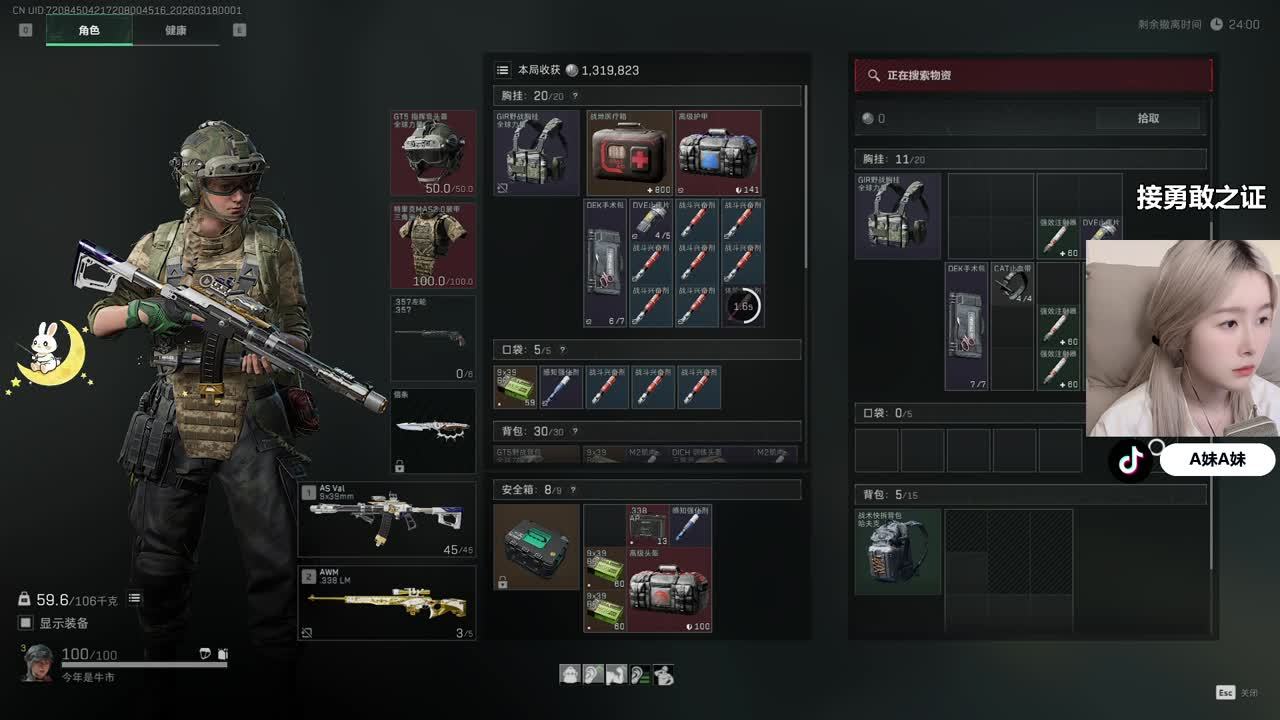The width and height of the screenshot is (1280, 720).
Task: Select the melee knife slot
Action: [x=432, y=430]
